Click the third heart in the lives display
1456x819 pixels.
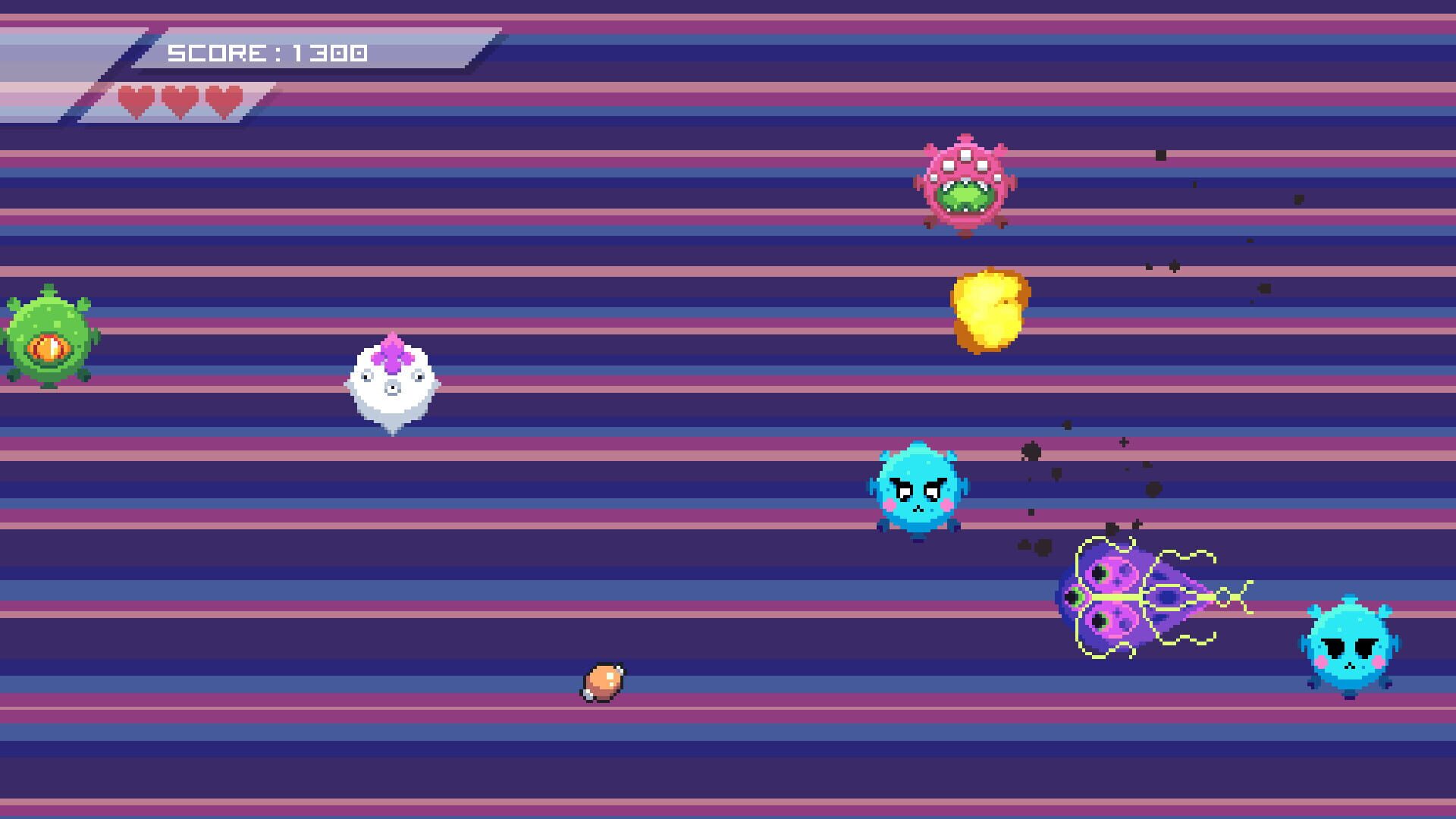(221, 99)
